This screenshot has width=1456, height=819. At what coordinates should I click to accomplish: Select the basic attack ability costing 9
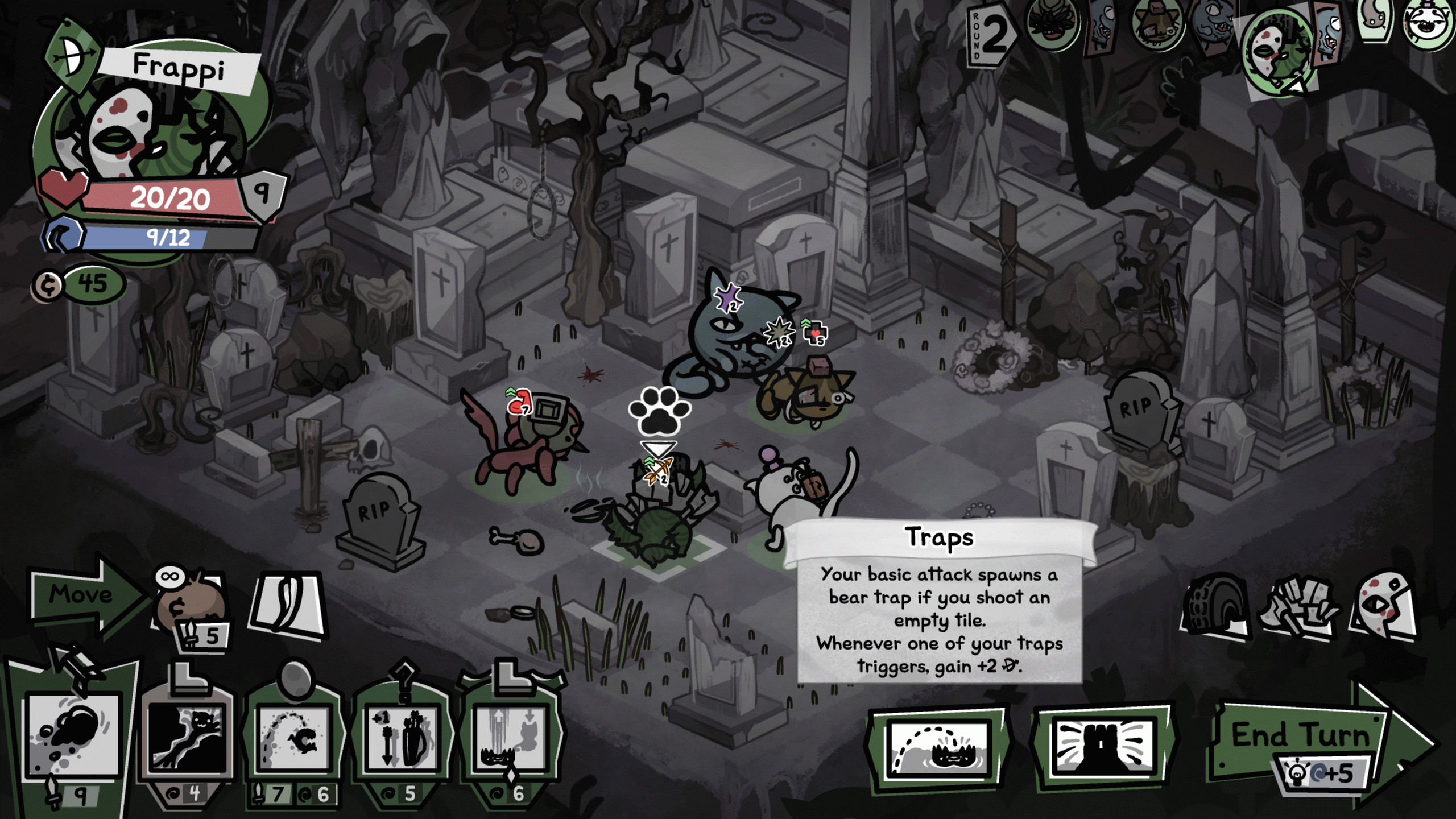(x=74, y=734)
